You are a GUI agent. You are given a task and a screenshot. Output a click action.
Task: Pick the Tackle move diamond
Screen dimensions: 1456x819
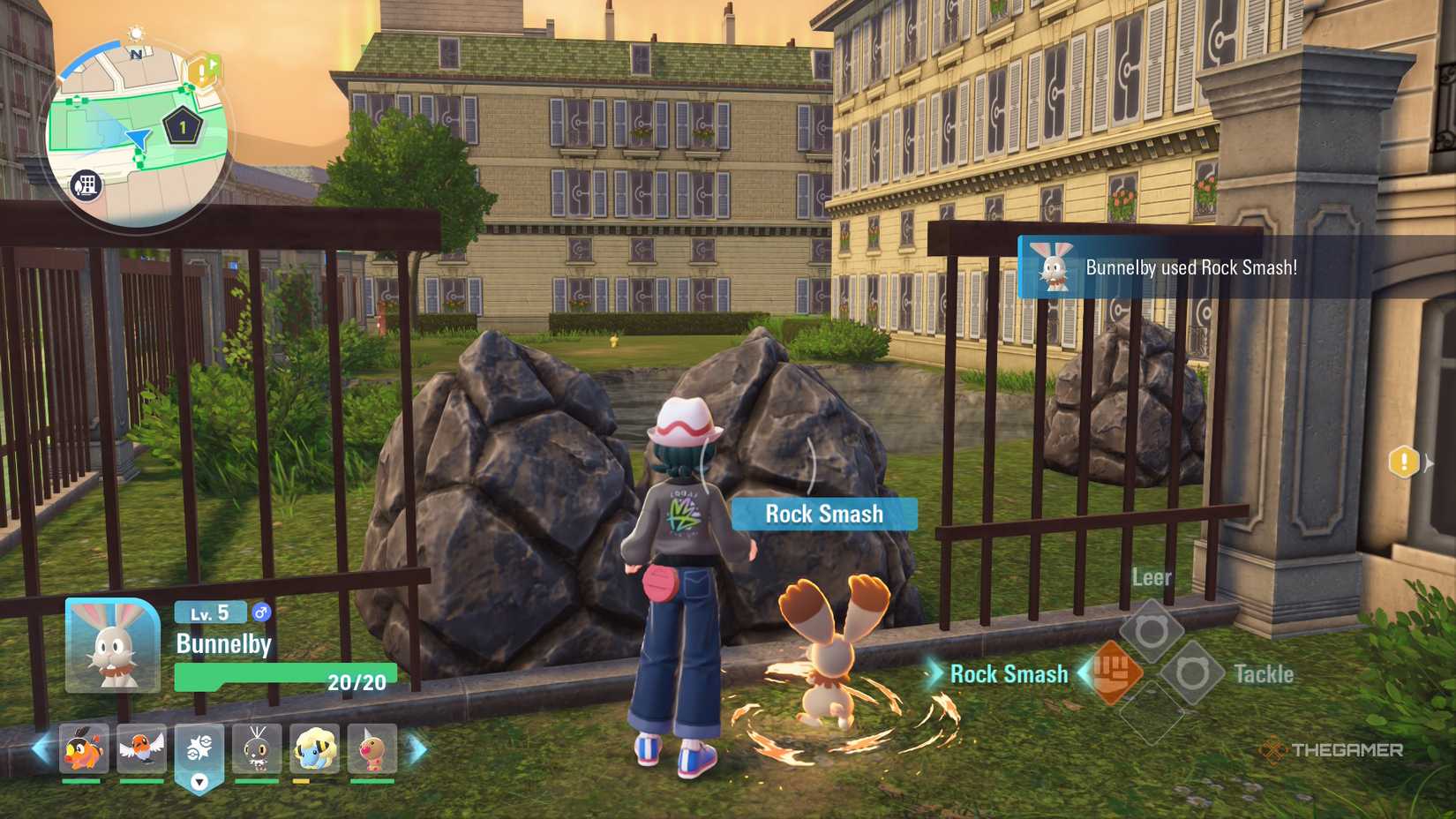[x=1191, y=673]
